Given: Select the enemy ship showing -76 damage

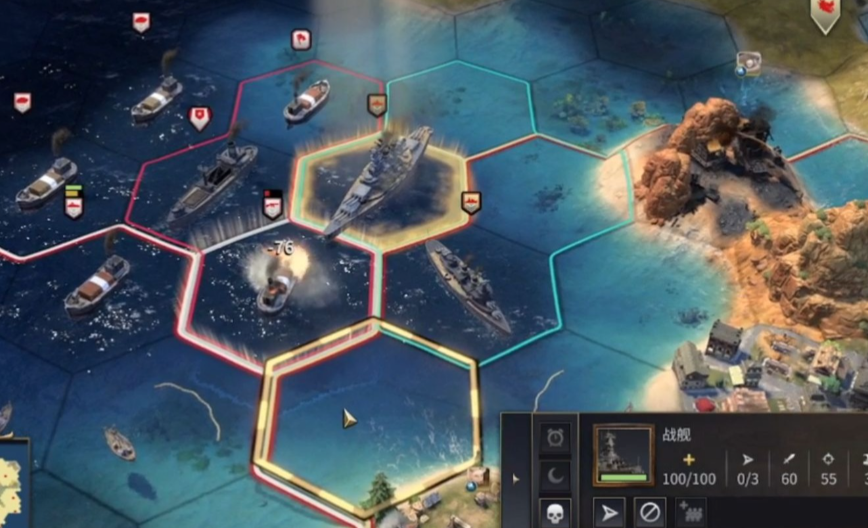Looking at the screenshot, I should 277,287.
